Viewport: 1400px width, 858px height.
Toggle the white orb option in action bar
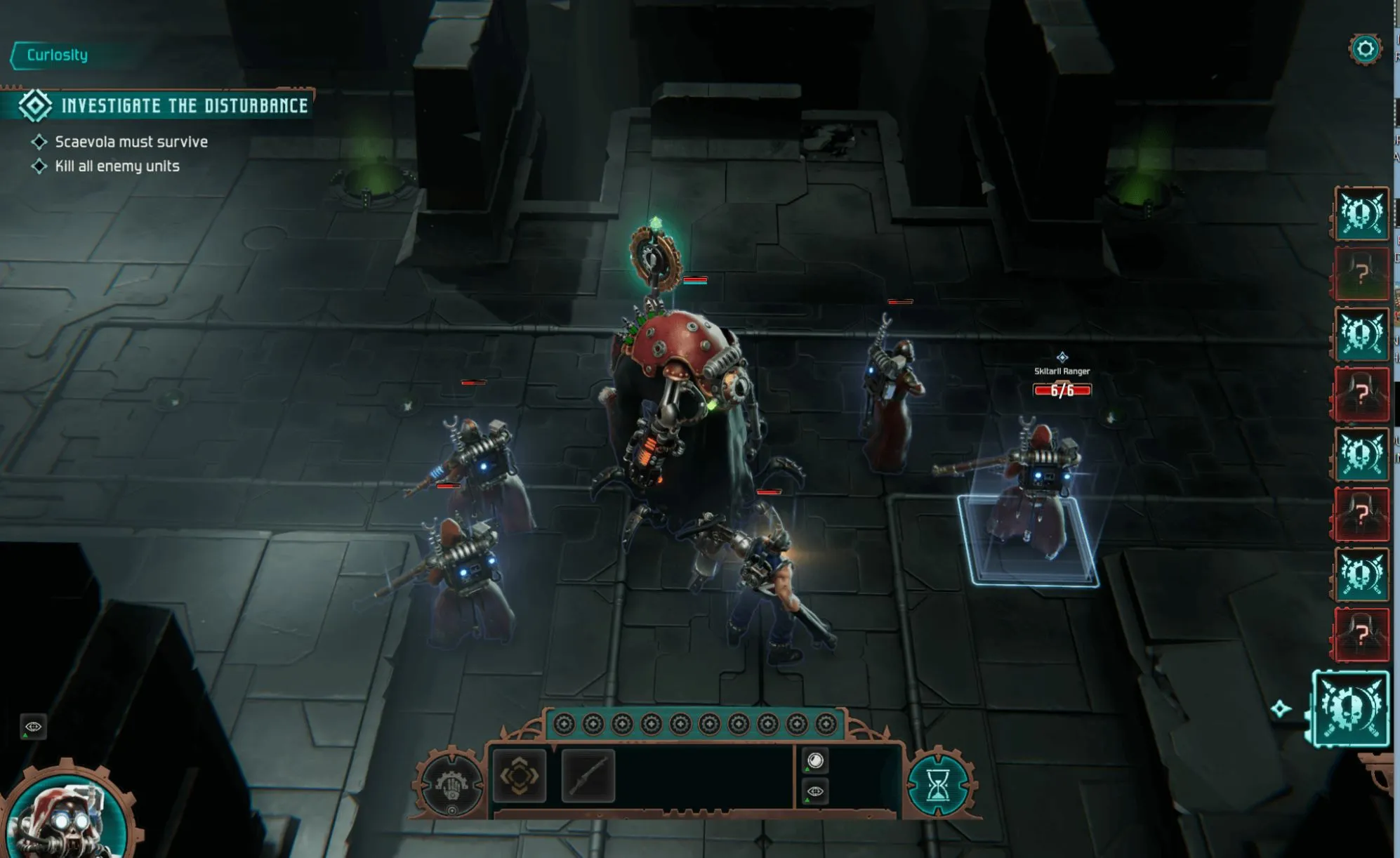tap(815, 760)
